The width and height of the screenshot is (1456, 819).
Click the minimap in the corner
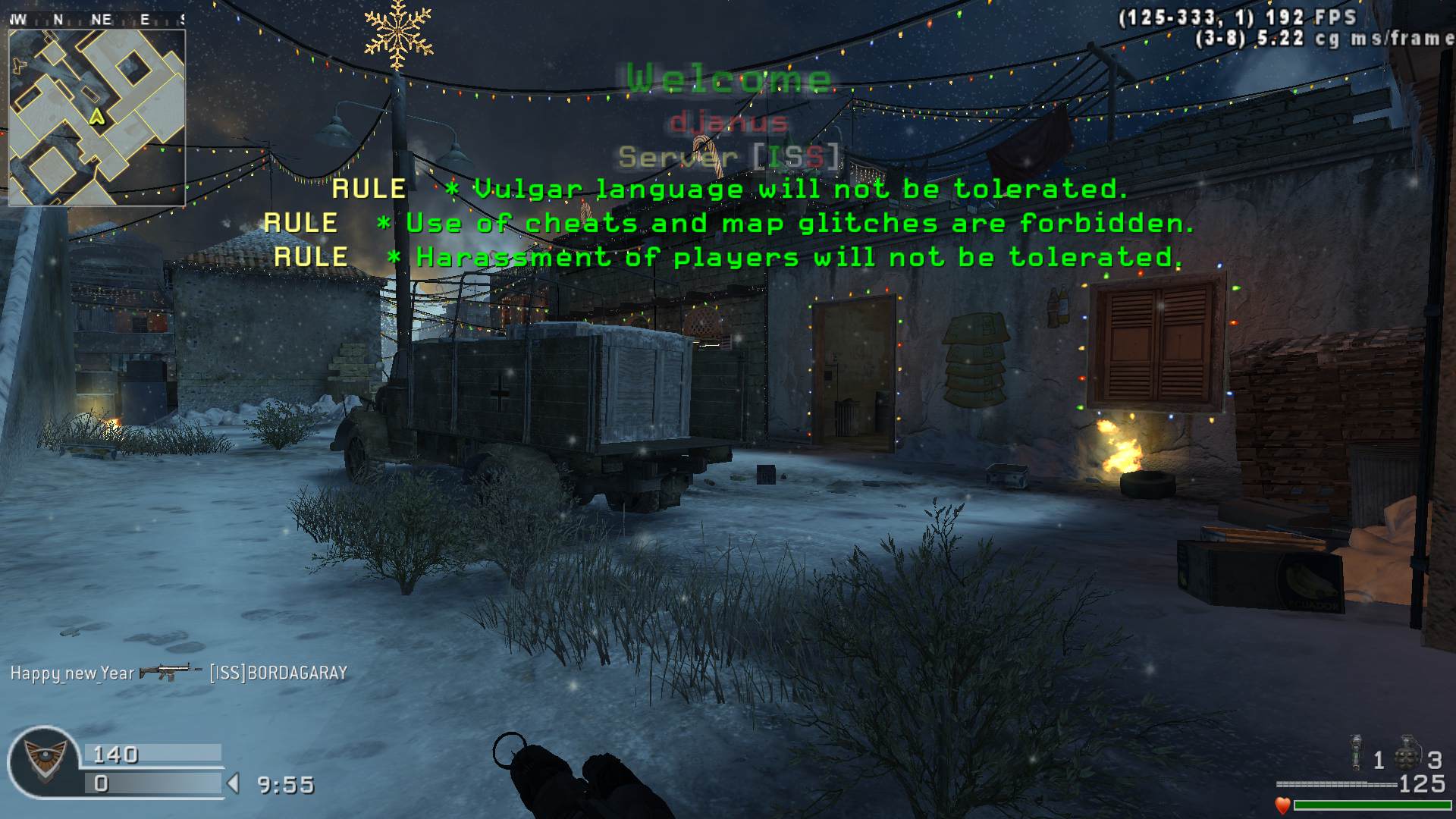click(97, 118)
